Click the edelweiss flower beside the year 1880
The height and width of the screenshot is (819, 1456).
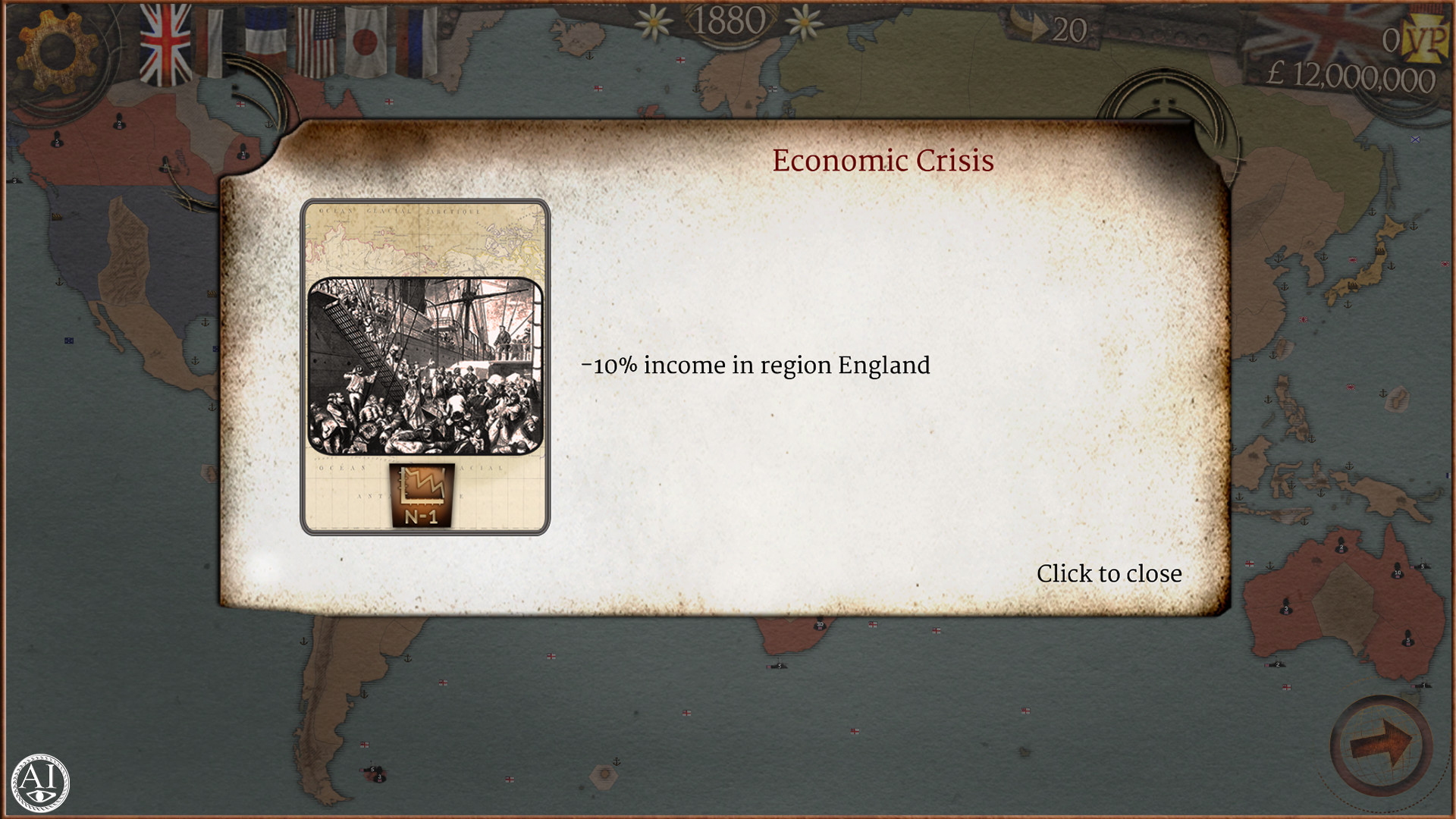654,23
